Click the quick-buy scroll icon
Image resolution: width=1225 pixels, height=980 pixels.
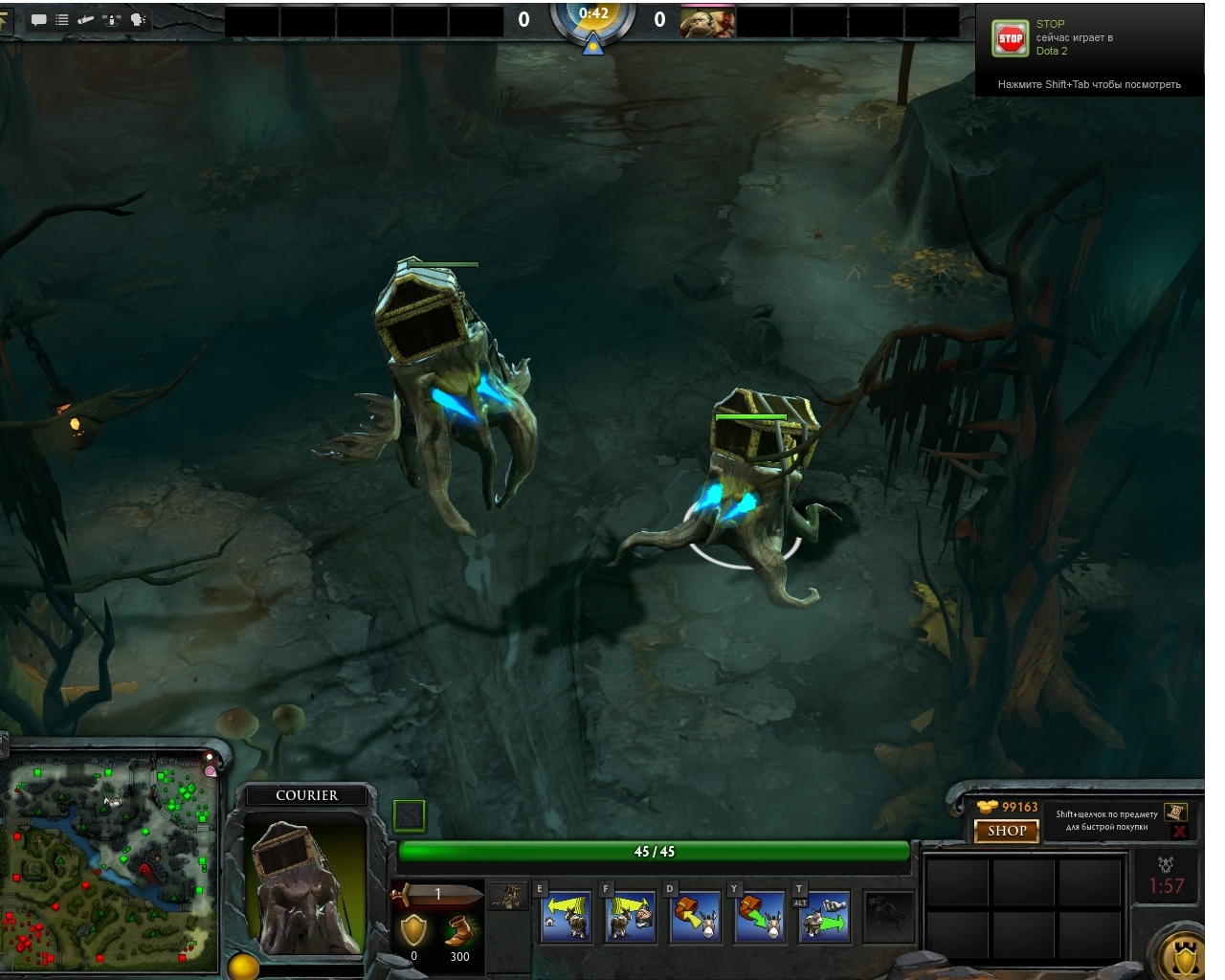coord(1175,813)
